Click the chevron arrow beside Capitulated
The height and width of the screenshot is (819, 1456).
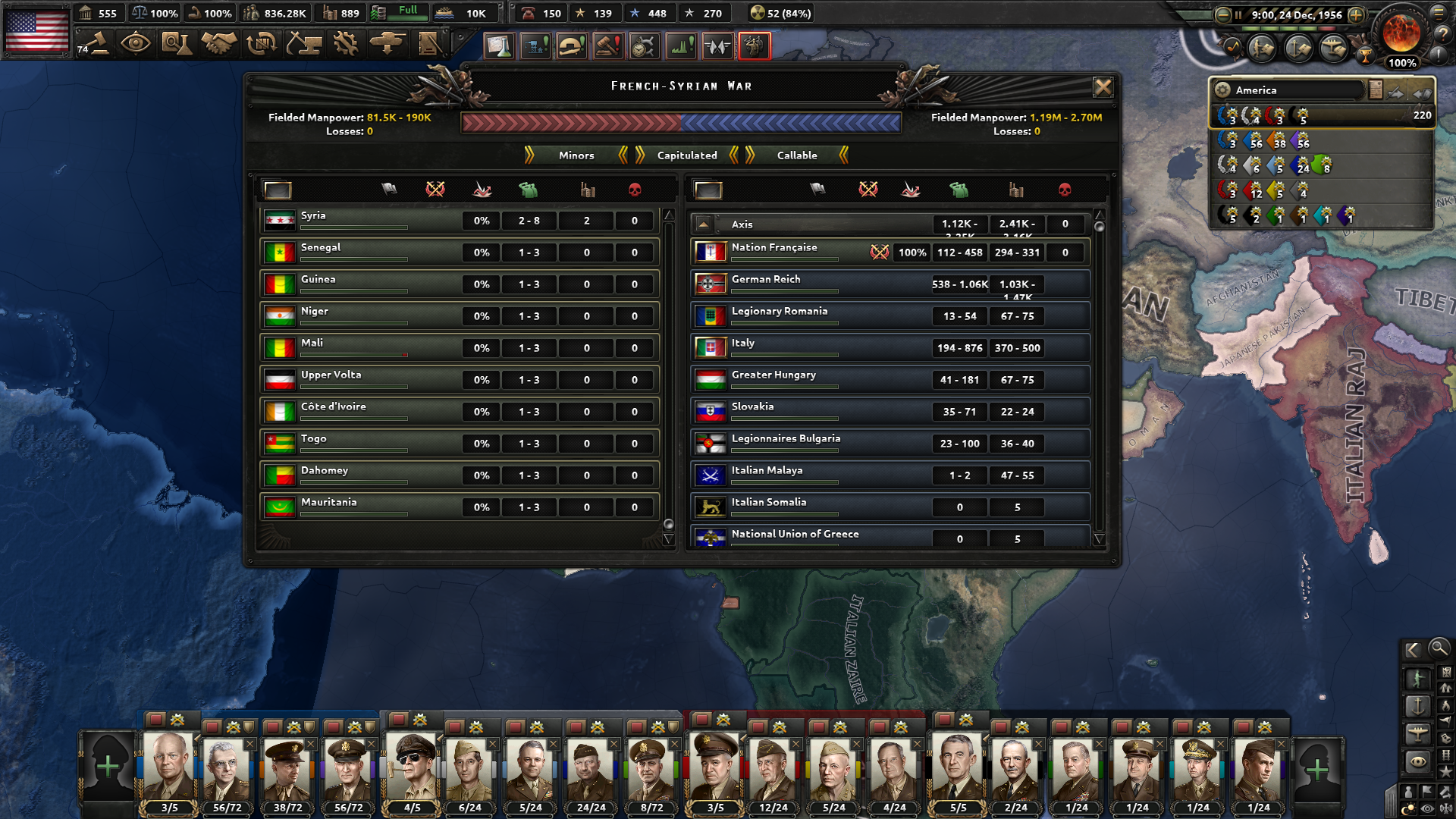[x=733, y=155]
